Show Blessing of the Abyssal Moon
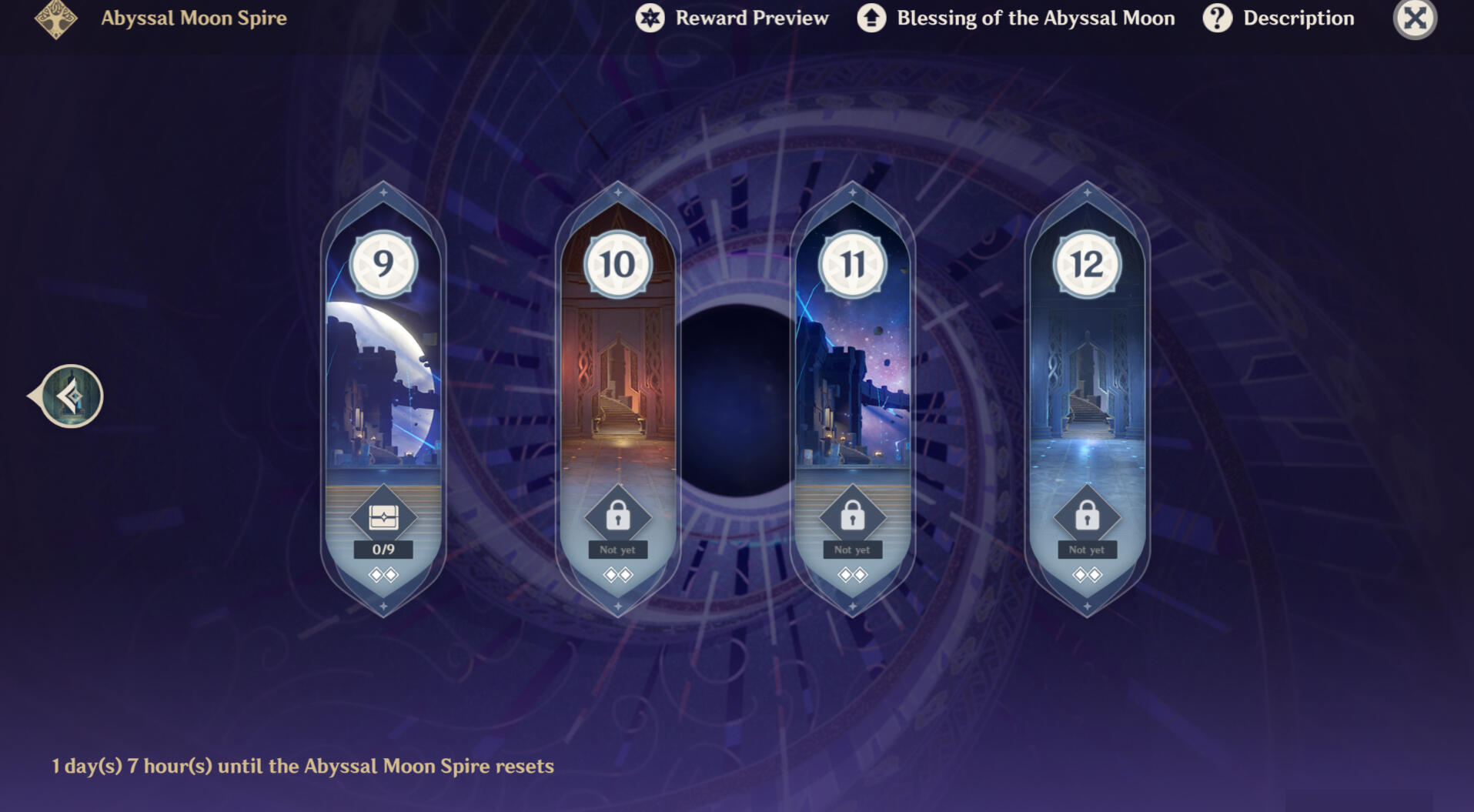 coord(1016,18)
